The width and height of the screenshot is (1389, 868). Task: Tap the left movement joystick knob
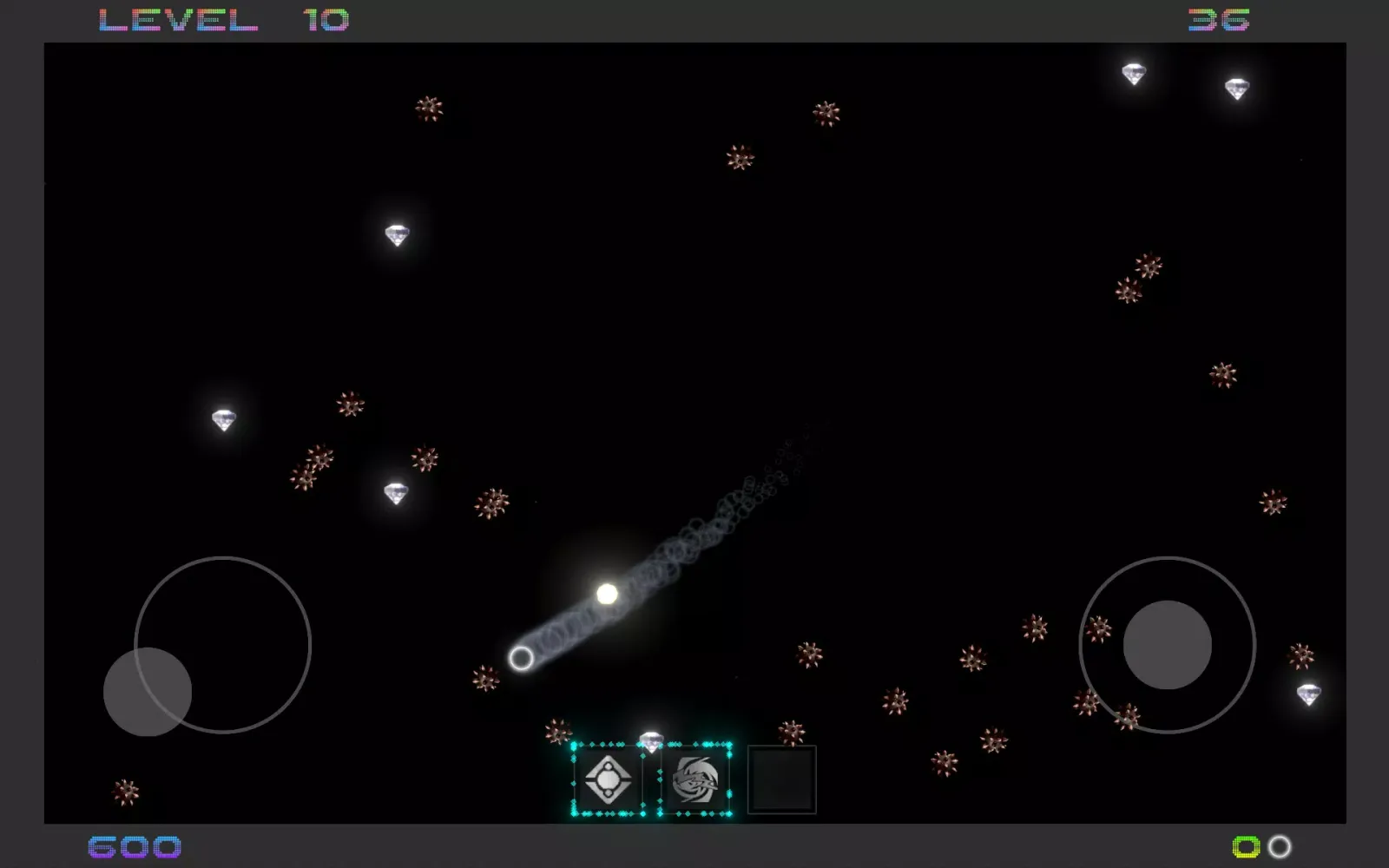[148, 691]
